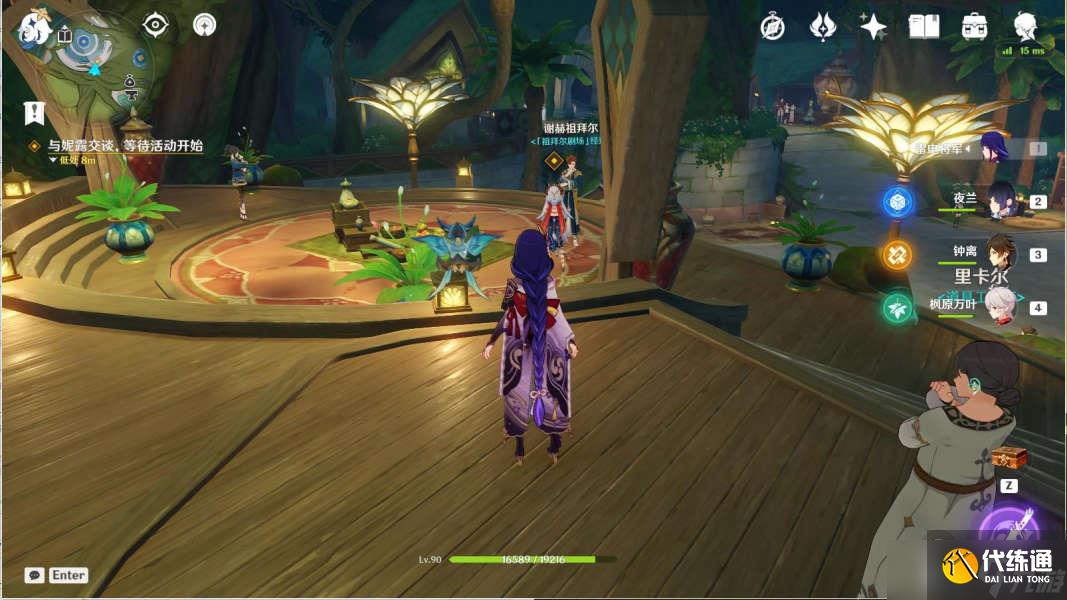Open the four-point star Wish icon

coord(873,27)
